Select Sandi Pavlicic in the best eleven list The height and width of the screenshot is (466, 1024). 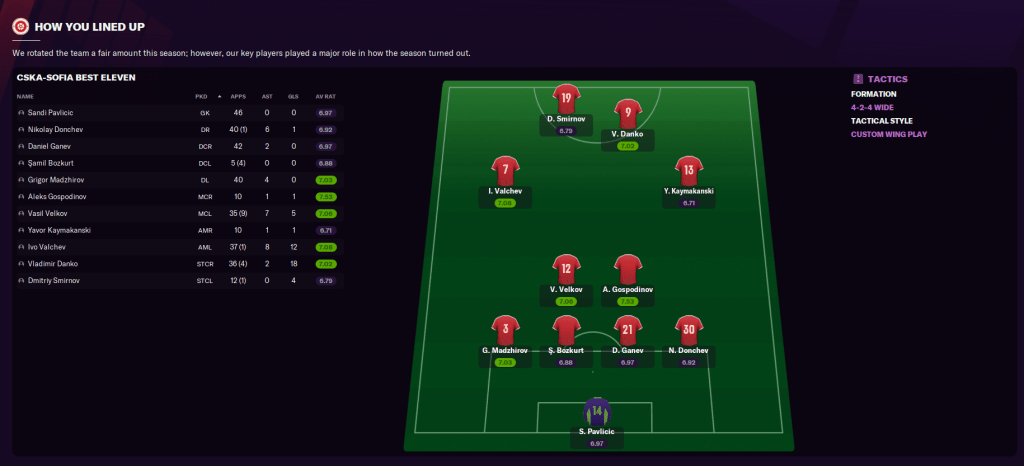coord(49,113)
